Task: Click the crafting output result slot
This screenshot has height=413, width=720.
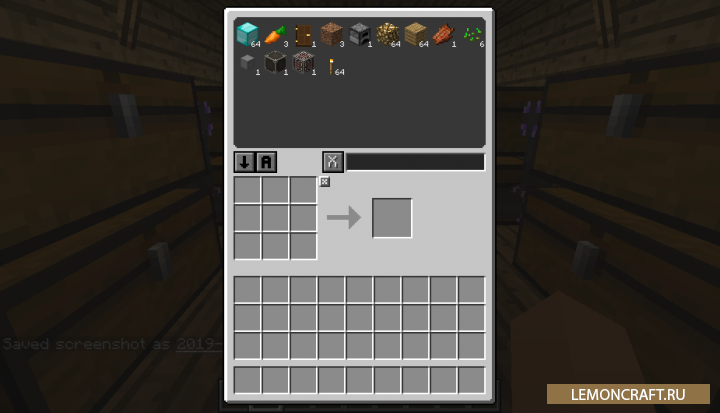Action: [x=392, y=218]
